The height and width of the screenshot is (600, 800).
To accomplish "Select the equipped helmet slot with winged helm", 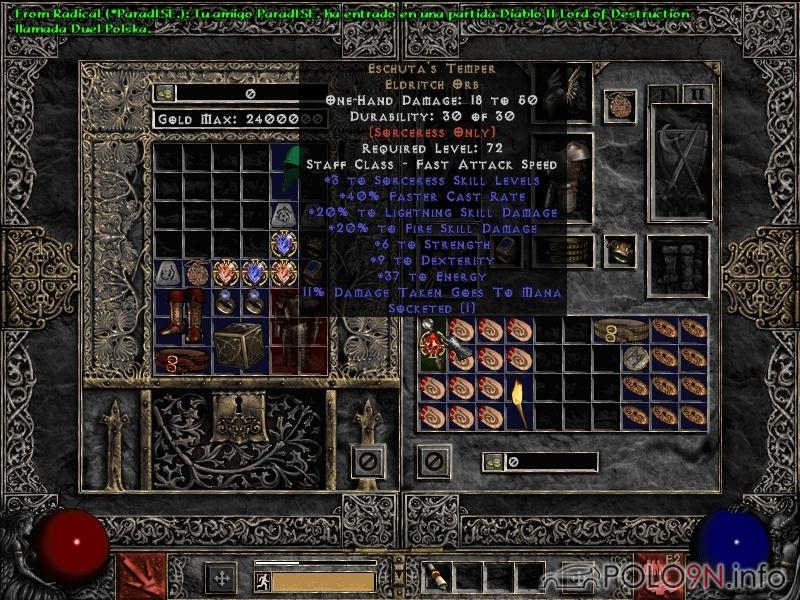I will click(x=564, y=95).
